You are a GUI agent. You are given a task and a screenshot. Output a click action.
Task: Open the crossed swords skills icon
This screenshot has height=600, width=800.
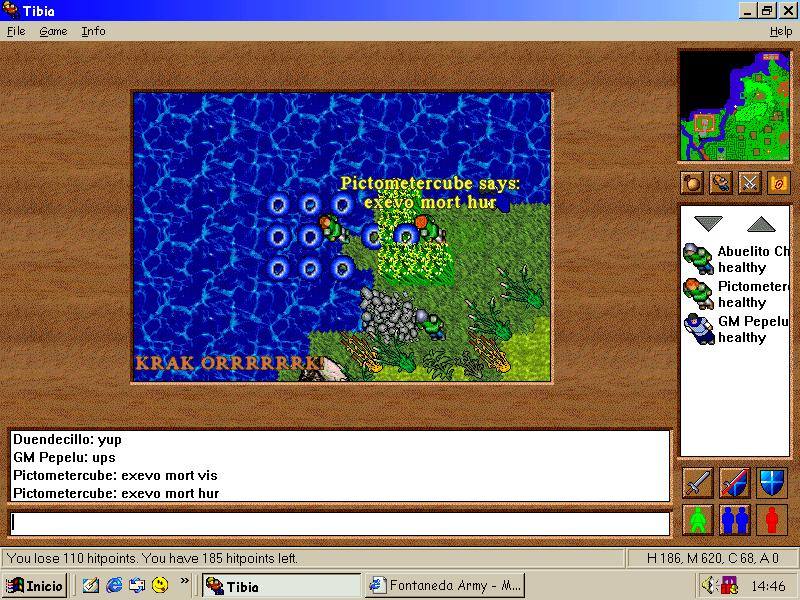(749, 182)
